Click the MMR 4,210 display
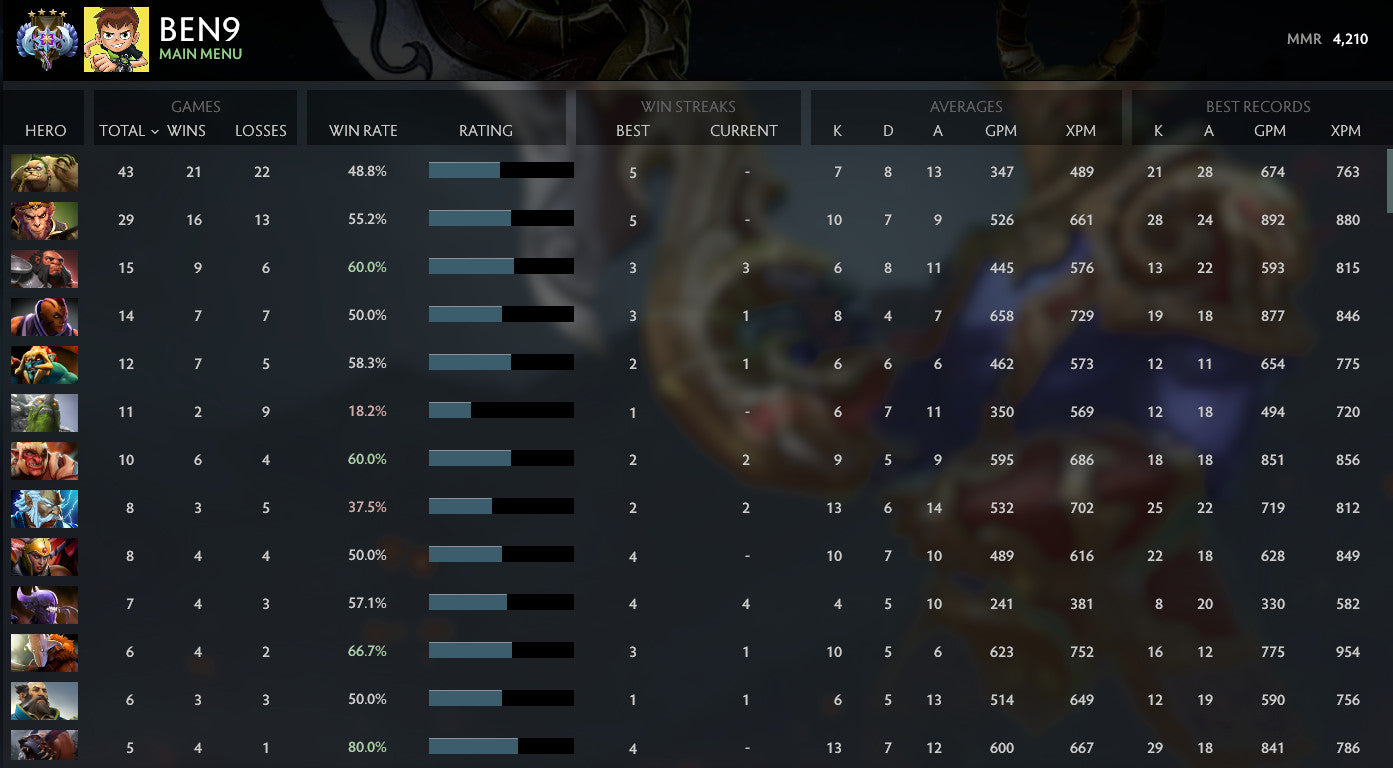 click(1330, 40)
